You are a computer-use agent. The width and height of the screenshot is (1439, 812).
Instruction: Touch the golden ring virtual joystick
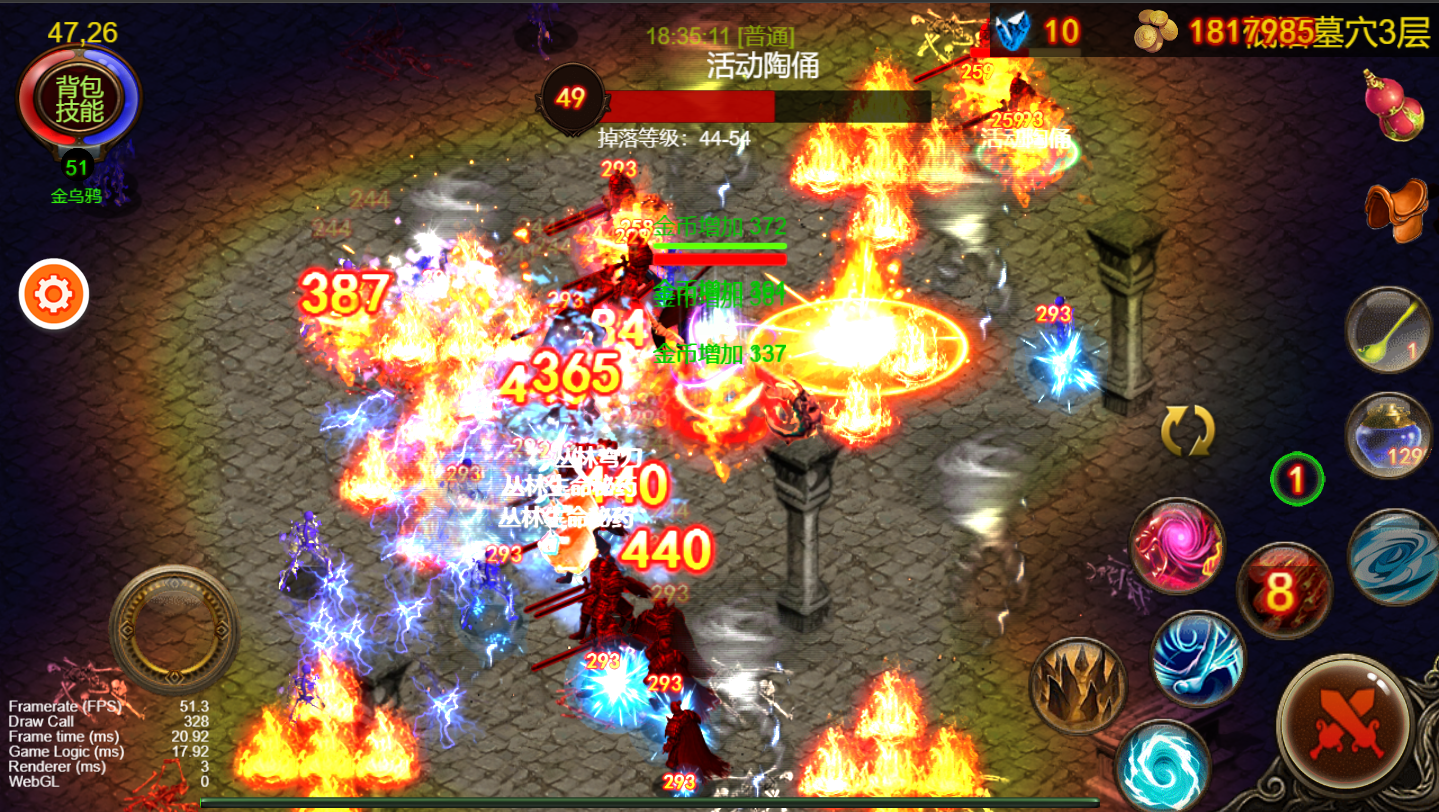tap(174, 630)
